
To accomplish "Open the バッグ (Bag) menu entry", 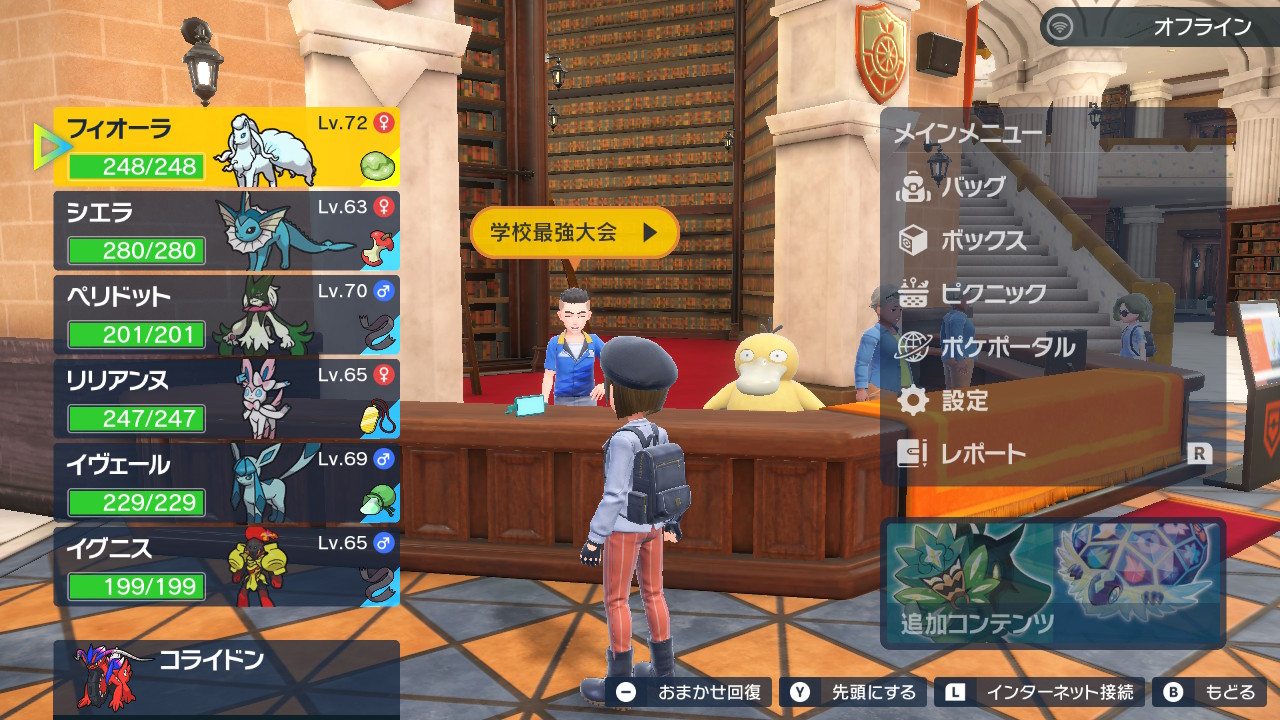I will 973,187.
